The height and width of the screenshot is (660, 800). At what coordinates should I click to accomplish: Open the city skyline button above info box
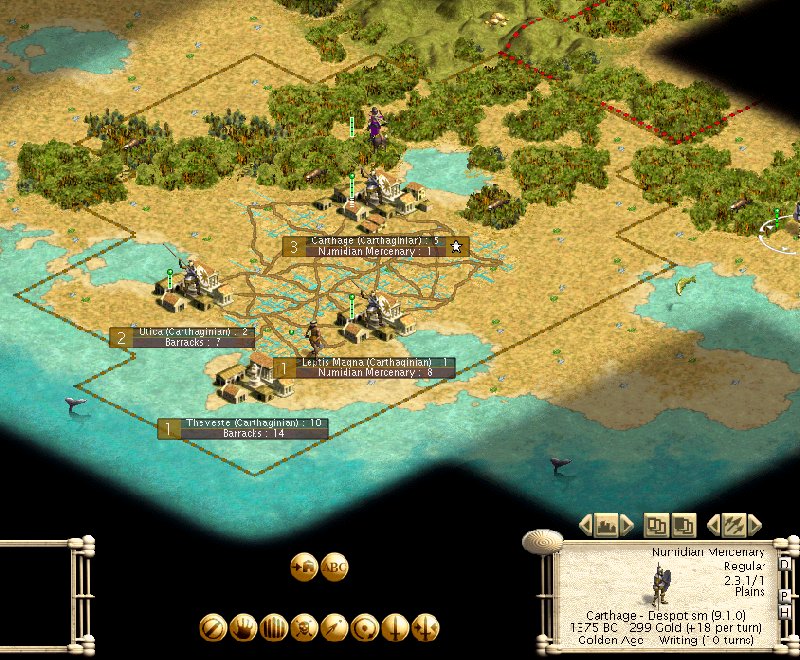606,524
